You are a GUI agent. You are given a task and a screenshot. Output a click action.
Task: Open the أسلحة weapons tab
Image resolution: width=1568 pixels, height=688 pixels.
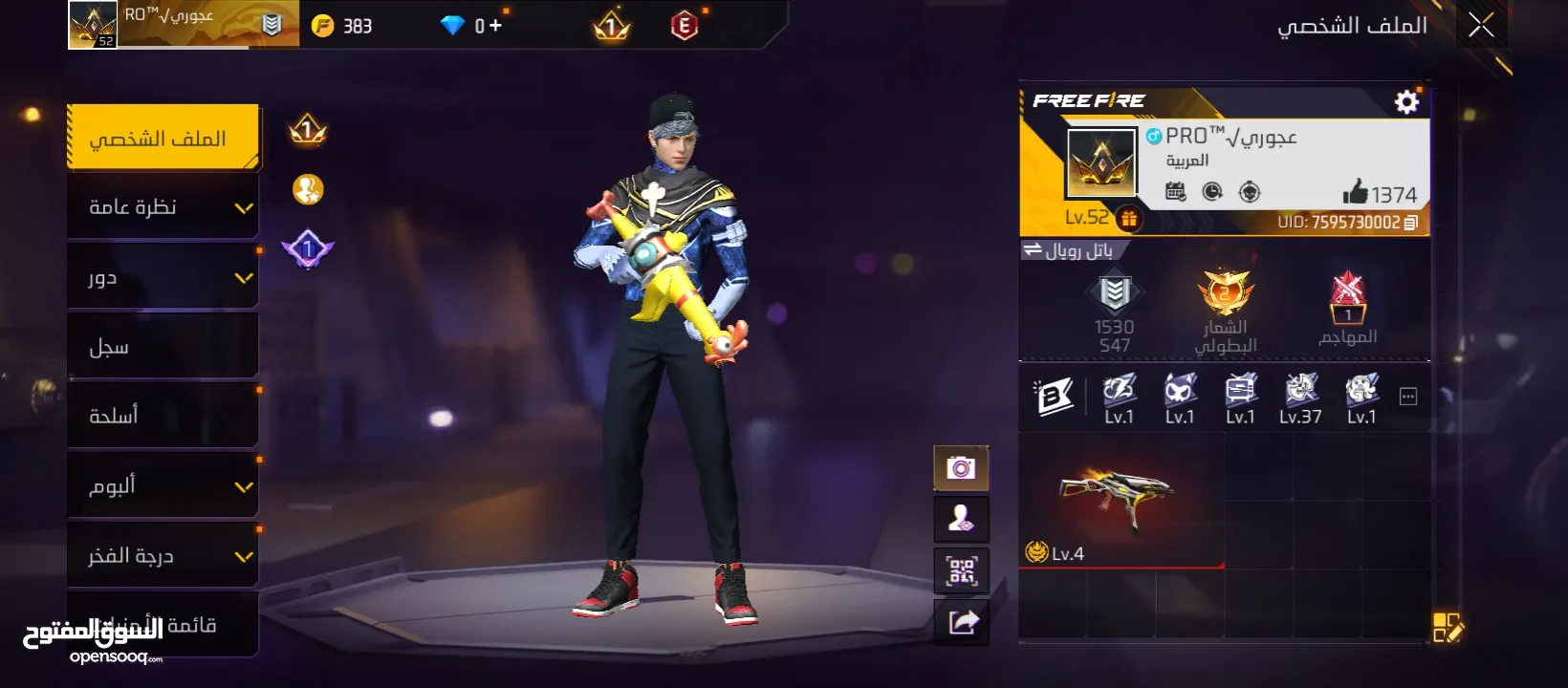[x=163, y=416]
